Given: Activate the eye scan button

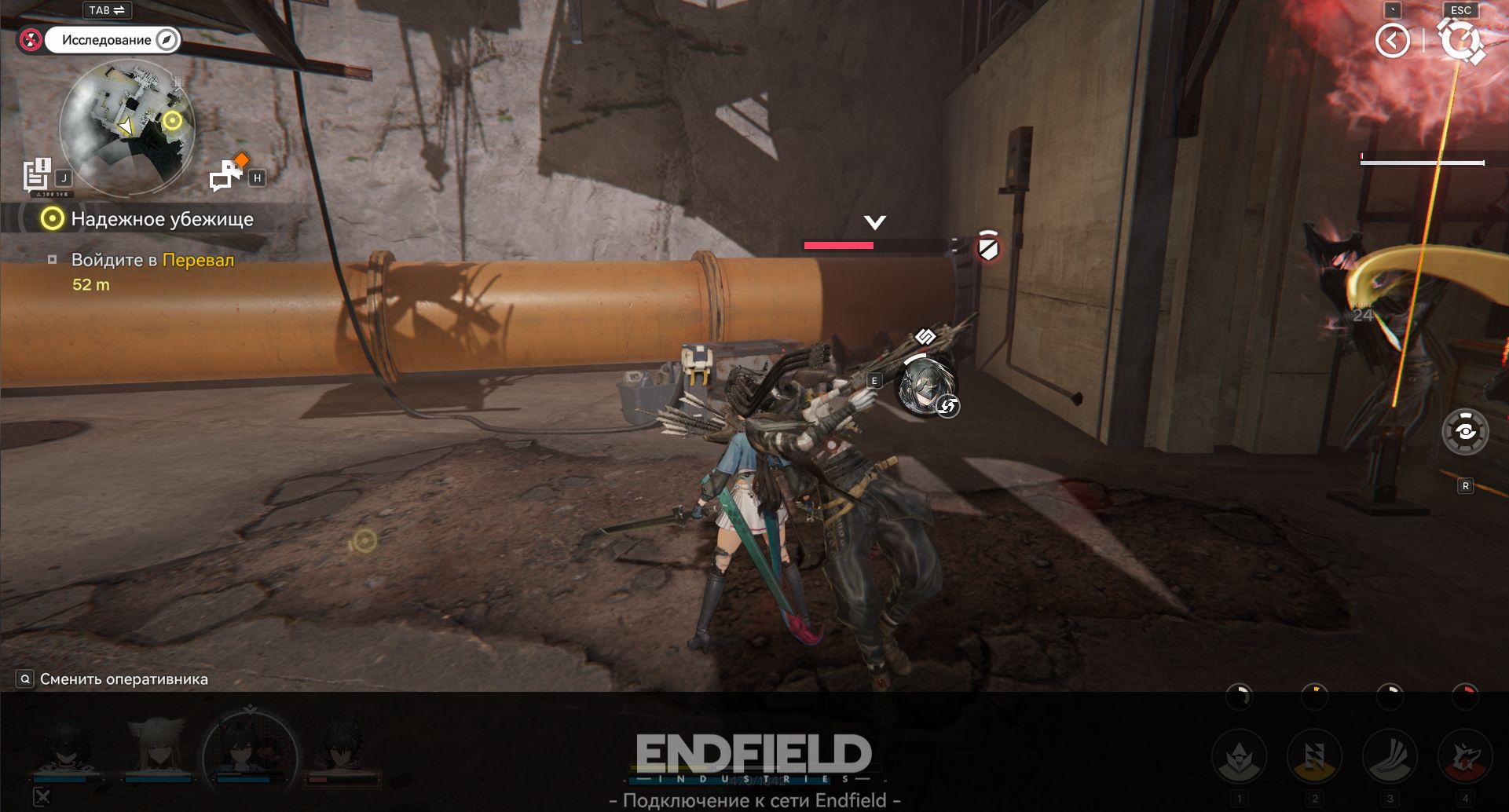Looking at the screenshot, I should click(1465, 432).
